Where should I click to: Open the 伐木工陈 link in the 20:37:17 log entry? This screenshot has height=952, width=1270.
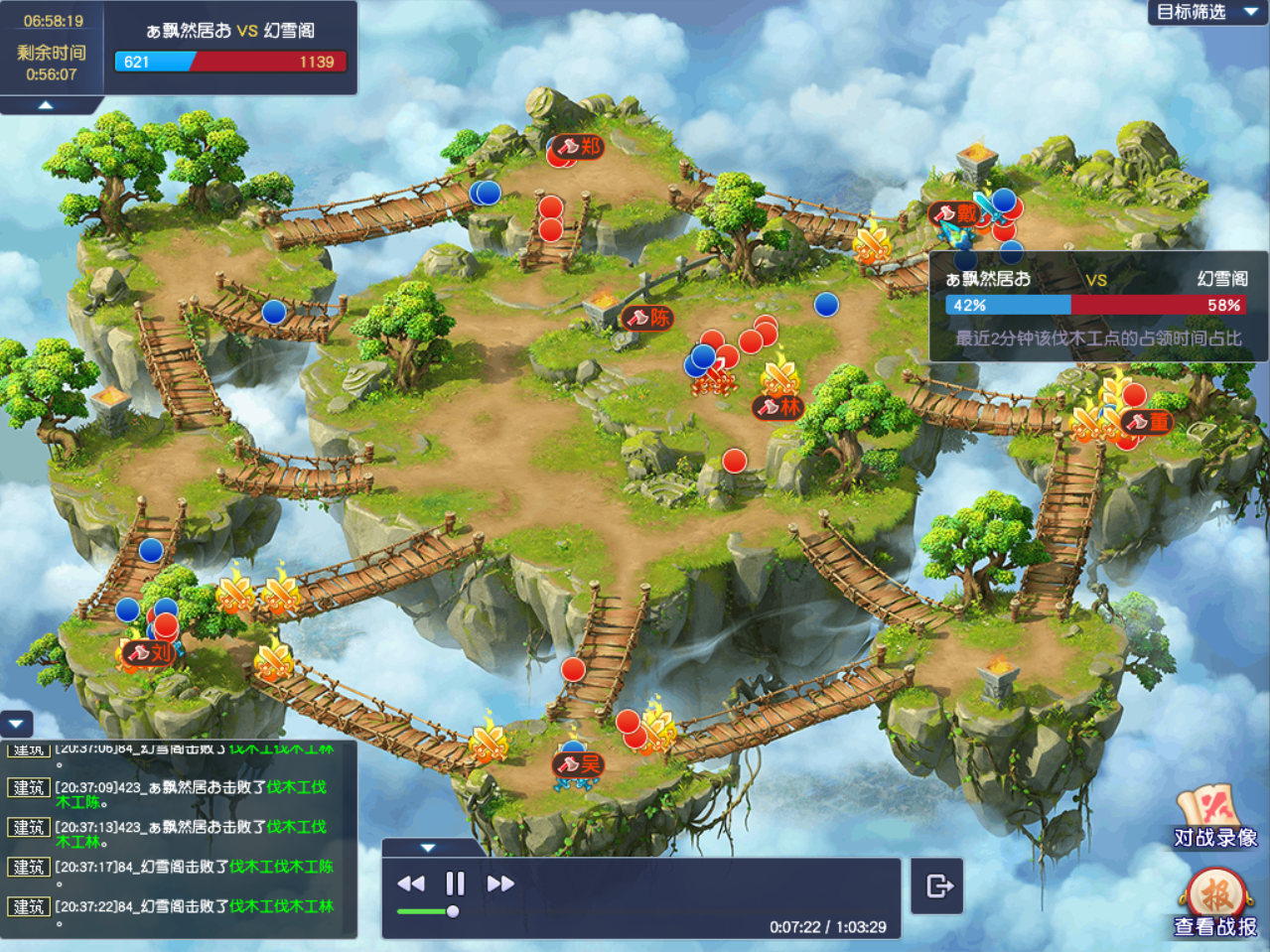304,867
